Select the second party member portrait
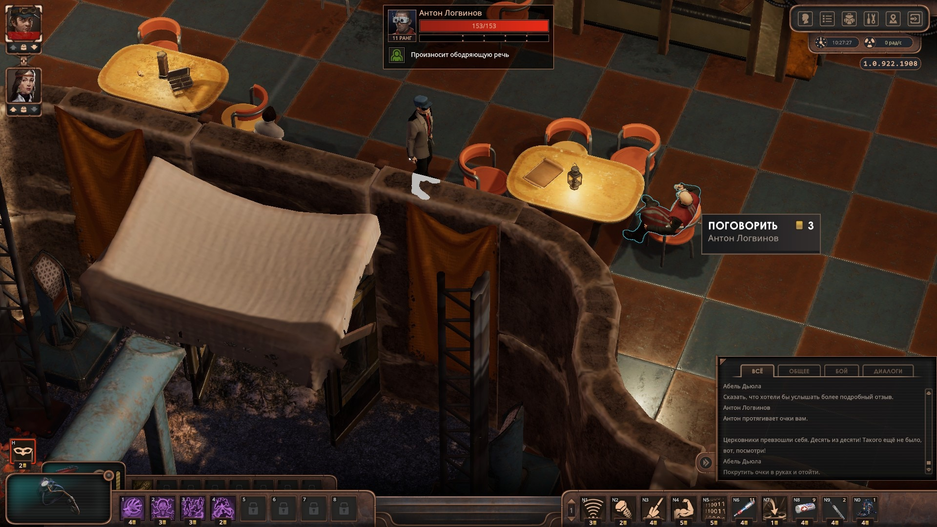 coord(23,85)
